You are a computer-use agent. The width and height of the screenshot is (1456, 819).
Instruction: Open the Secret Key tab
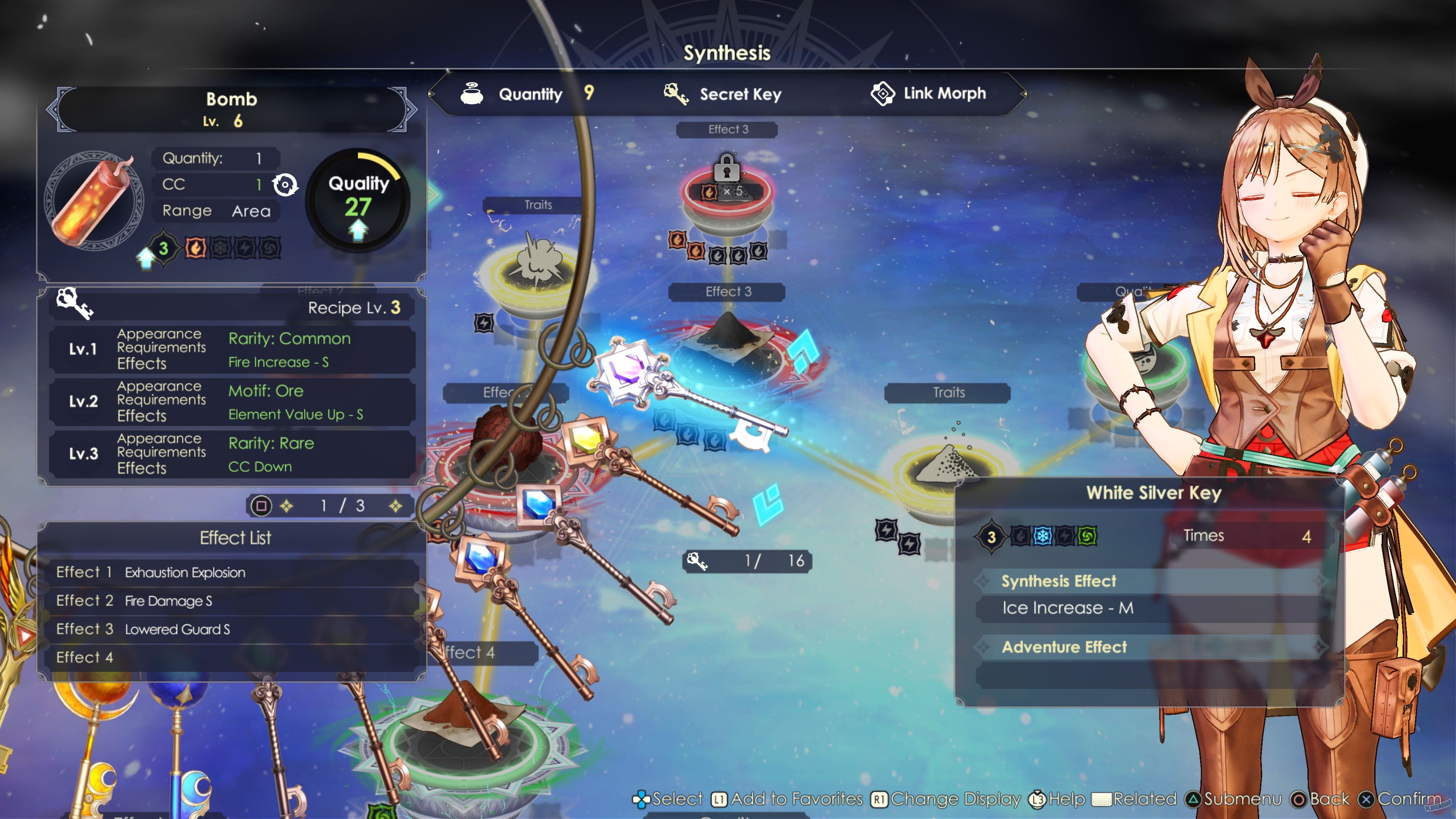[741, 94]
